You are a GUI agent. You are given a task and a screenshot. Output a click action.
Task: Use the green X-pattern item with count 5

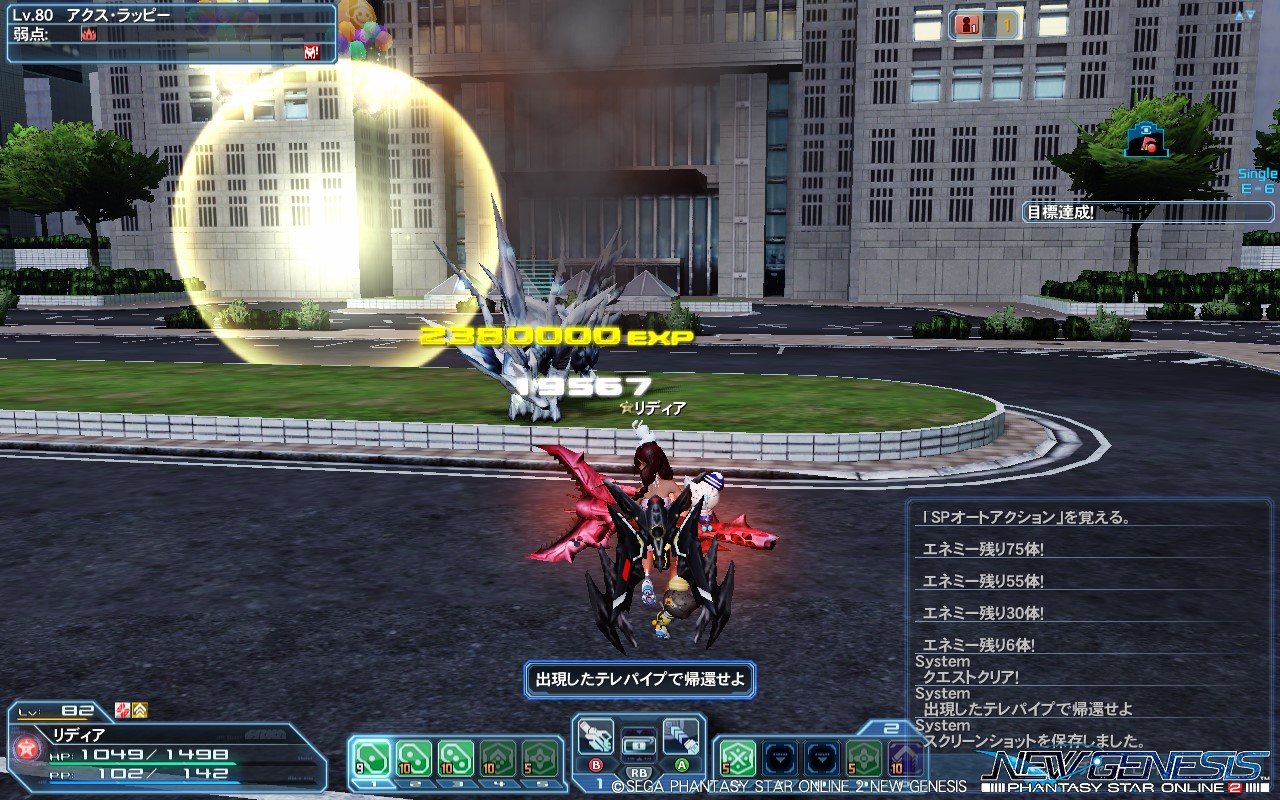pyautogui.click(x=738, y=758)
